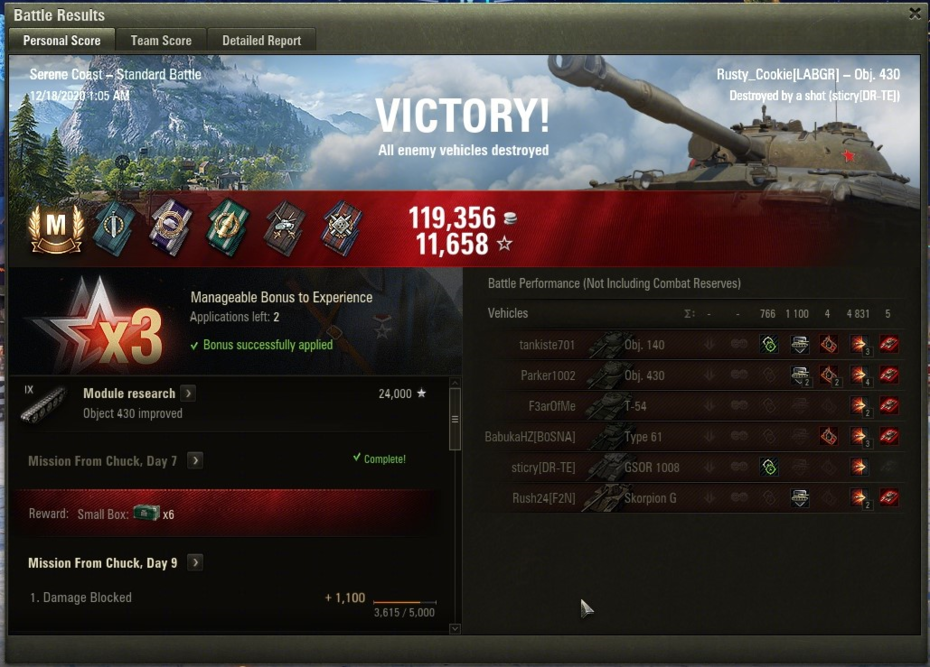This screenshot has width=930, height=667.
Task: Expand the Module research arrow
Action: click(188, 393)
